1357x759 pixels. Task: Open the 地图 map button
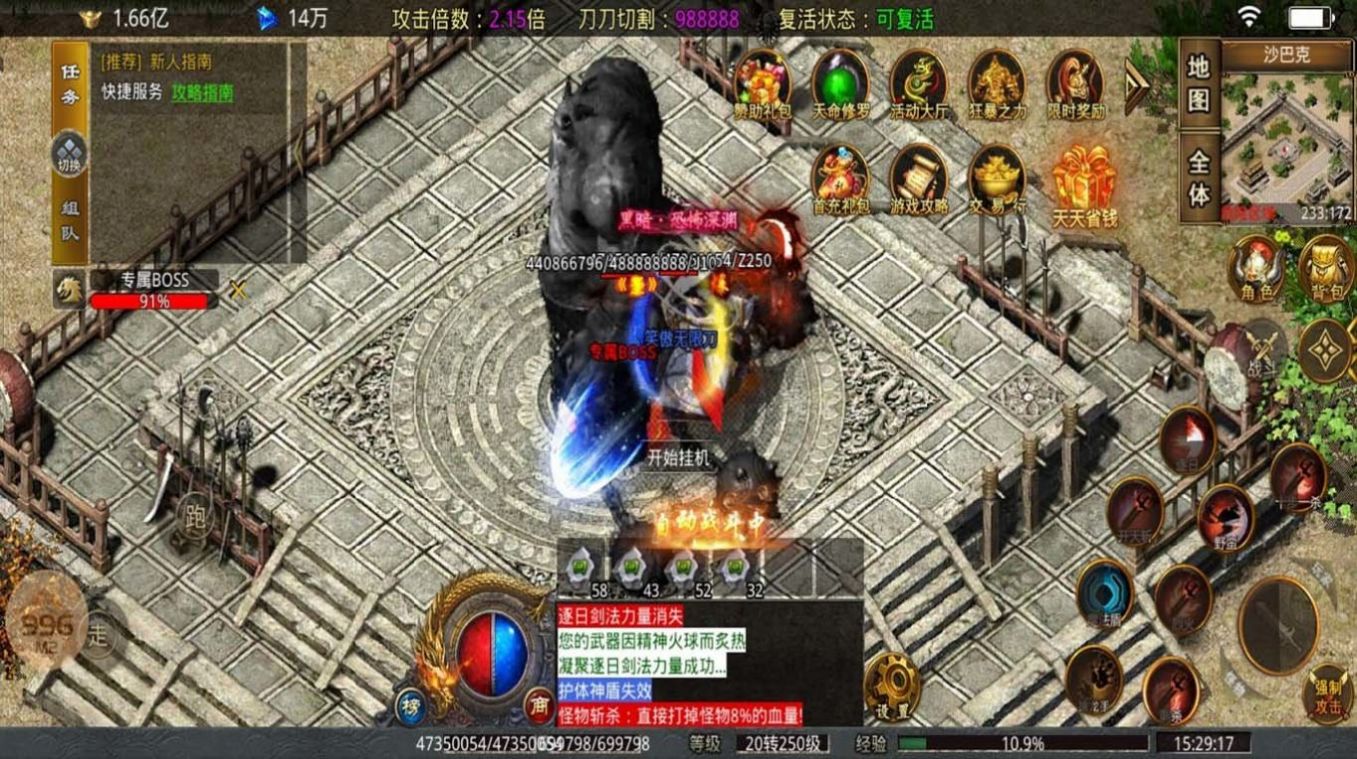pyautogui.click(x=1199, y=83)
